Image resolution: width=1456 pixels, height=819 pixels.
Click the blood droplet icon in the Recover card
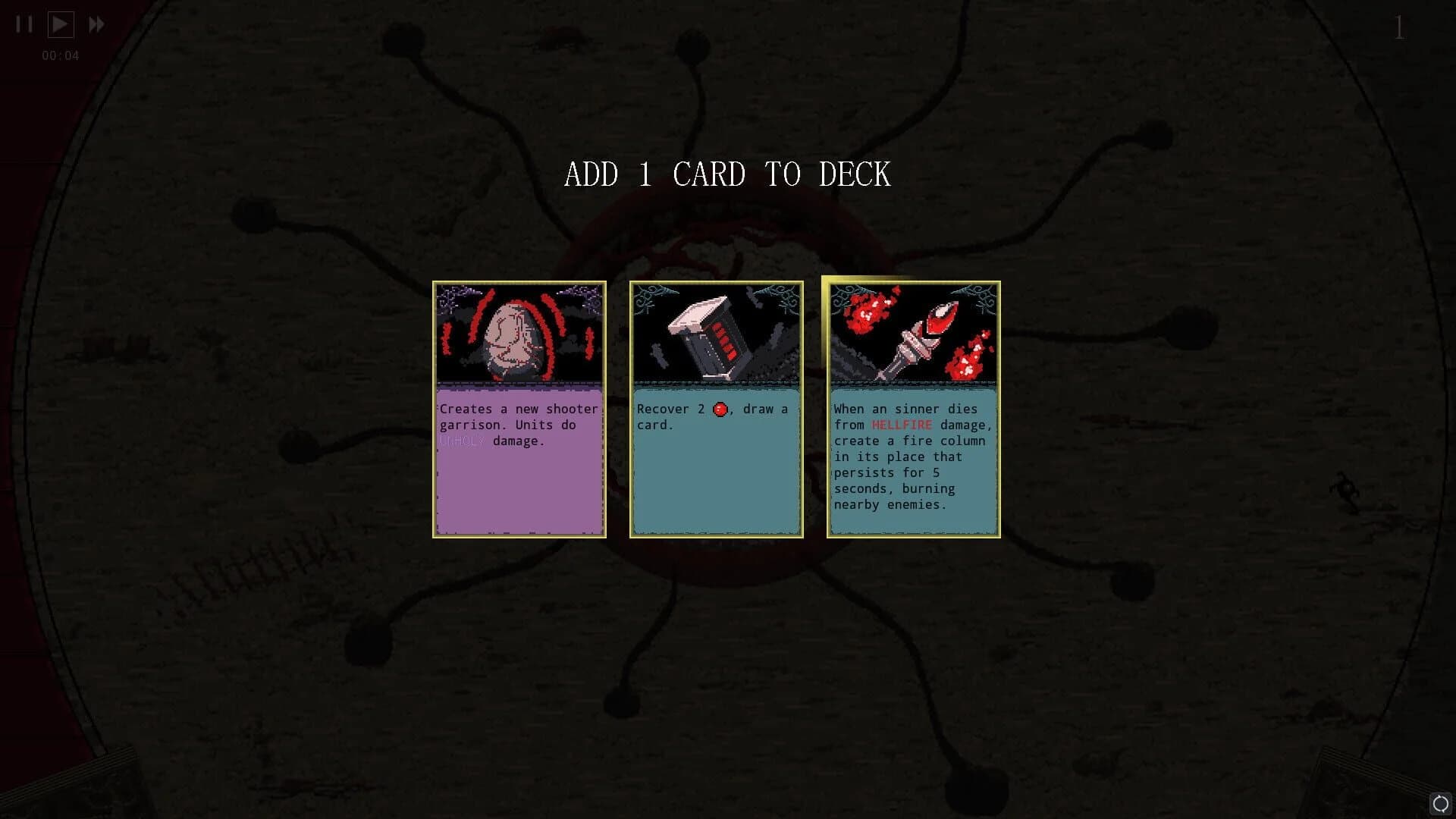coord(719,409)
